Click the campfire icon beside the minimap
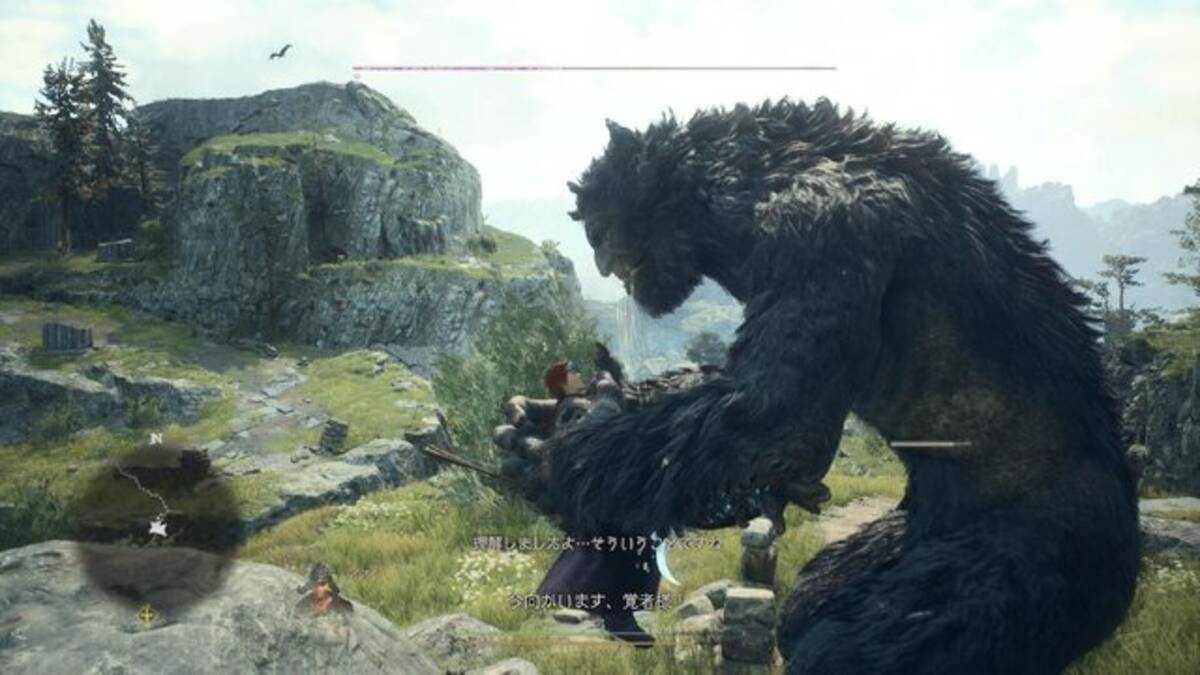 click(x=324, y=590)
